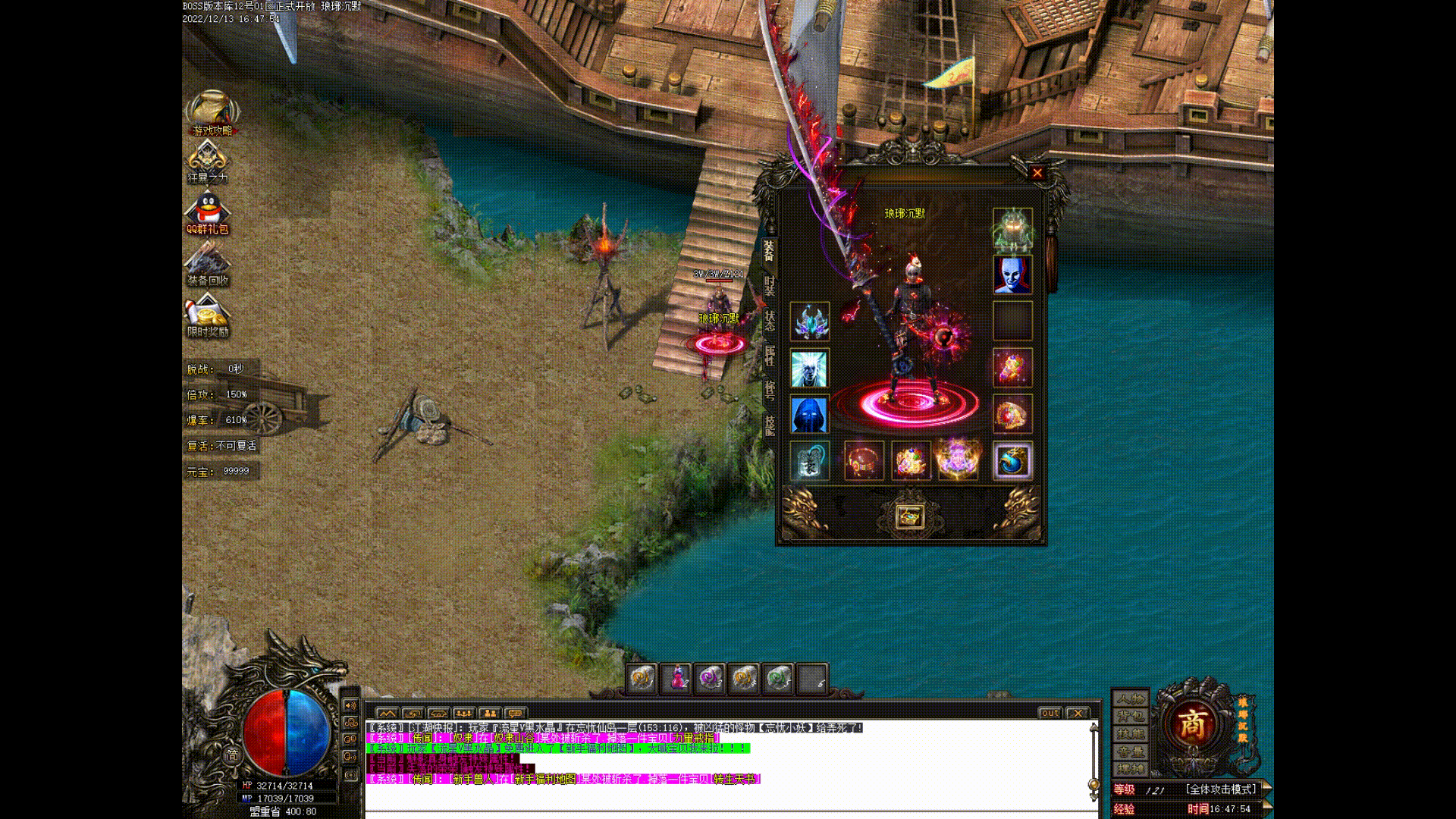Viewport: 1456px width, 819px height.
Task: Select the blue hooded figure equipment slot
Action: click(809, 415)
